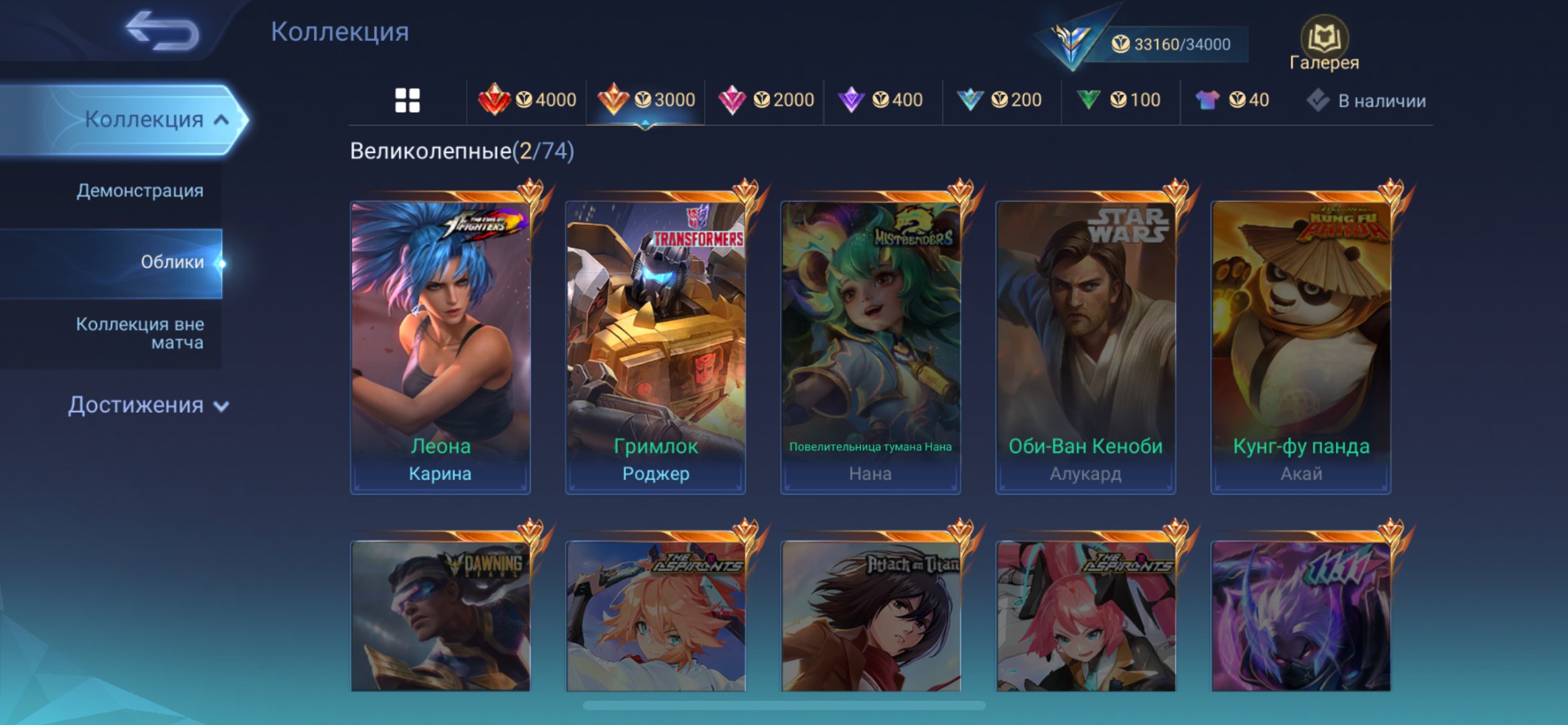This screenshot has width=1568, height=725.
Task: Switch to the 40 points shirt tier
Action: (1232, 100)
